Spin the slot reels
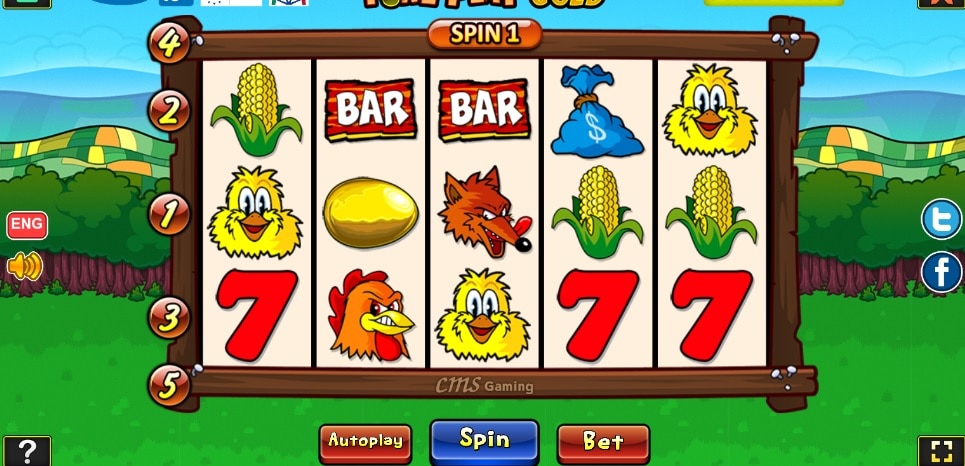The height and width of the screenshot is (466, 965). tap(484, 439)
